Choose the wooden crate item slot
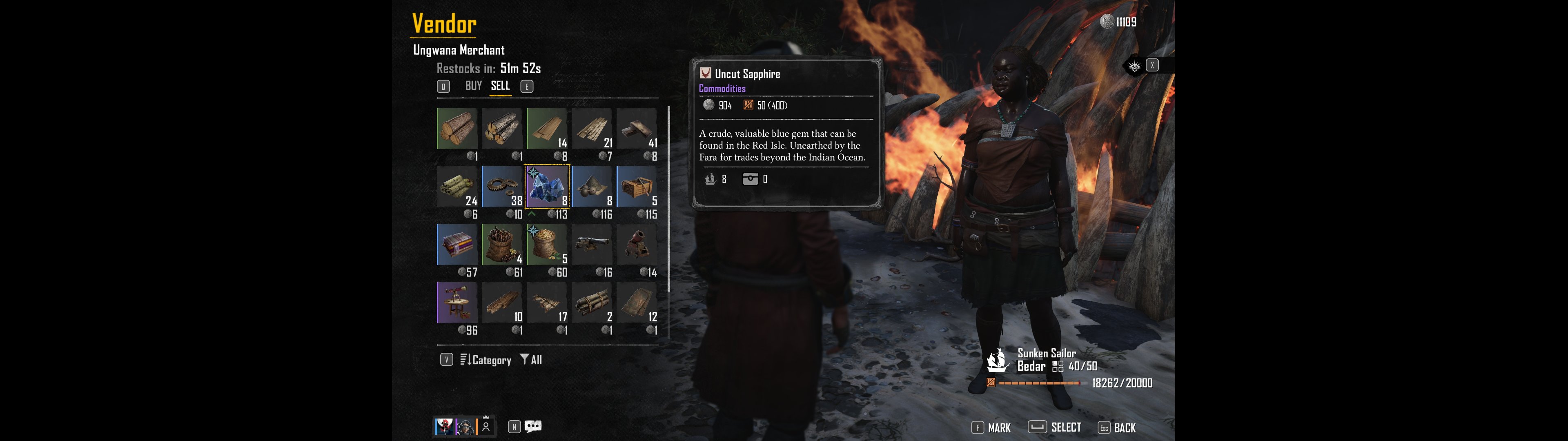 pyautogui.click(x=636, y=186)
